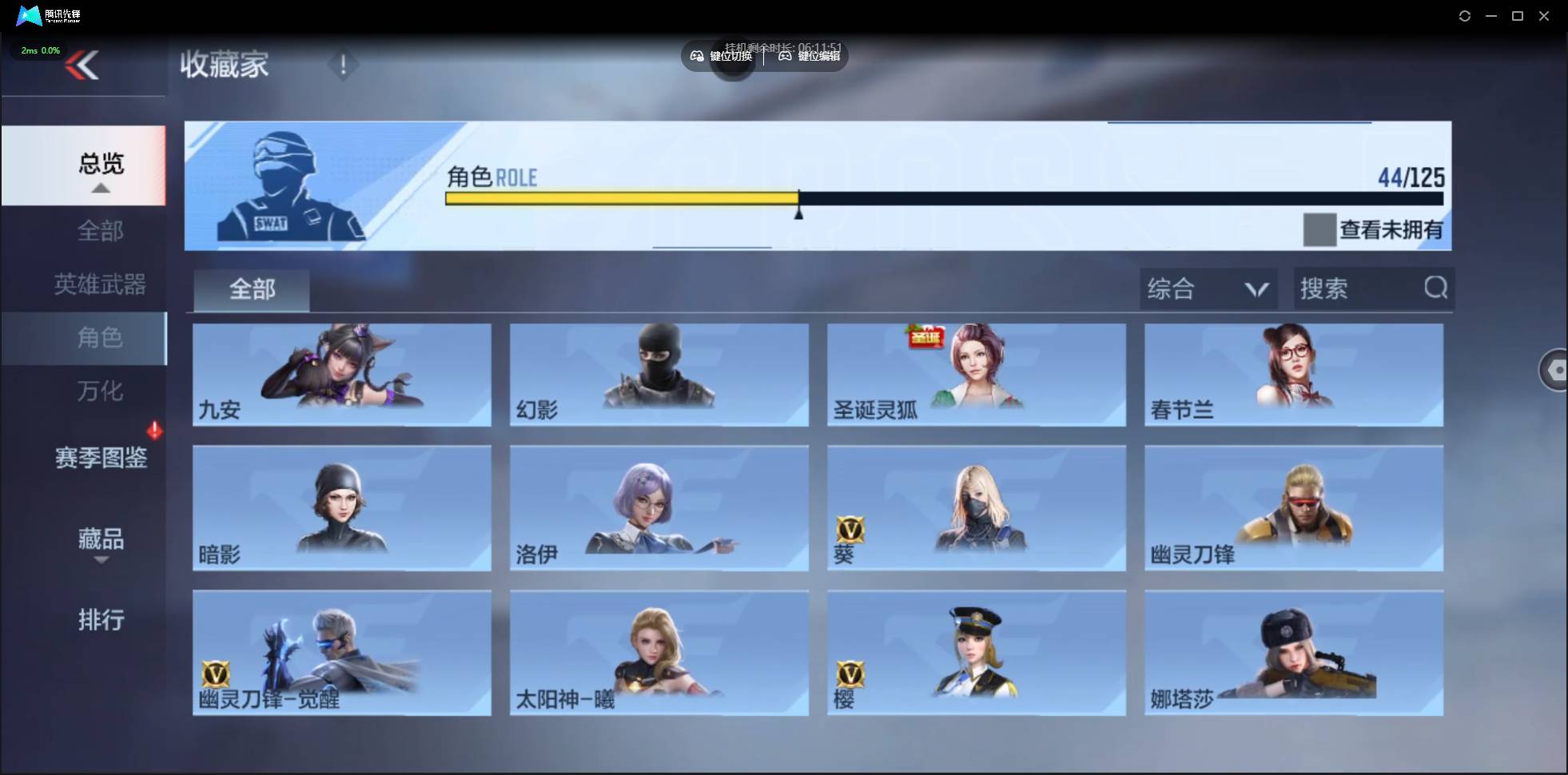Viewport: 1568px width, 775px height.
Task: Open the 综合 sort dropdown
Action: 1208,288
